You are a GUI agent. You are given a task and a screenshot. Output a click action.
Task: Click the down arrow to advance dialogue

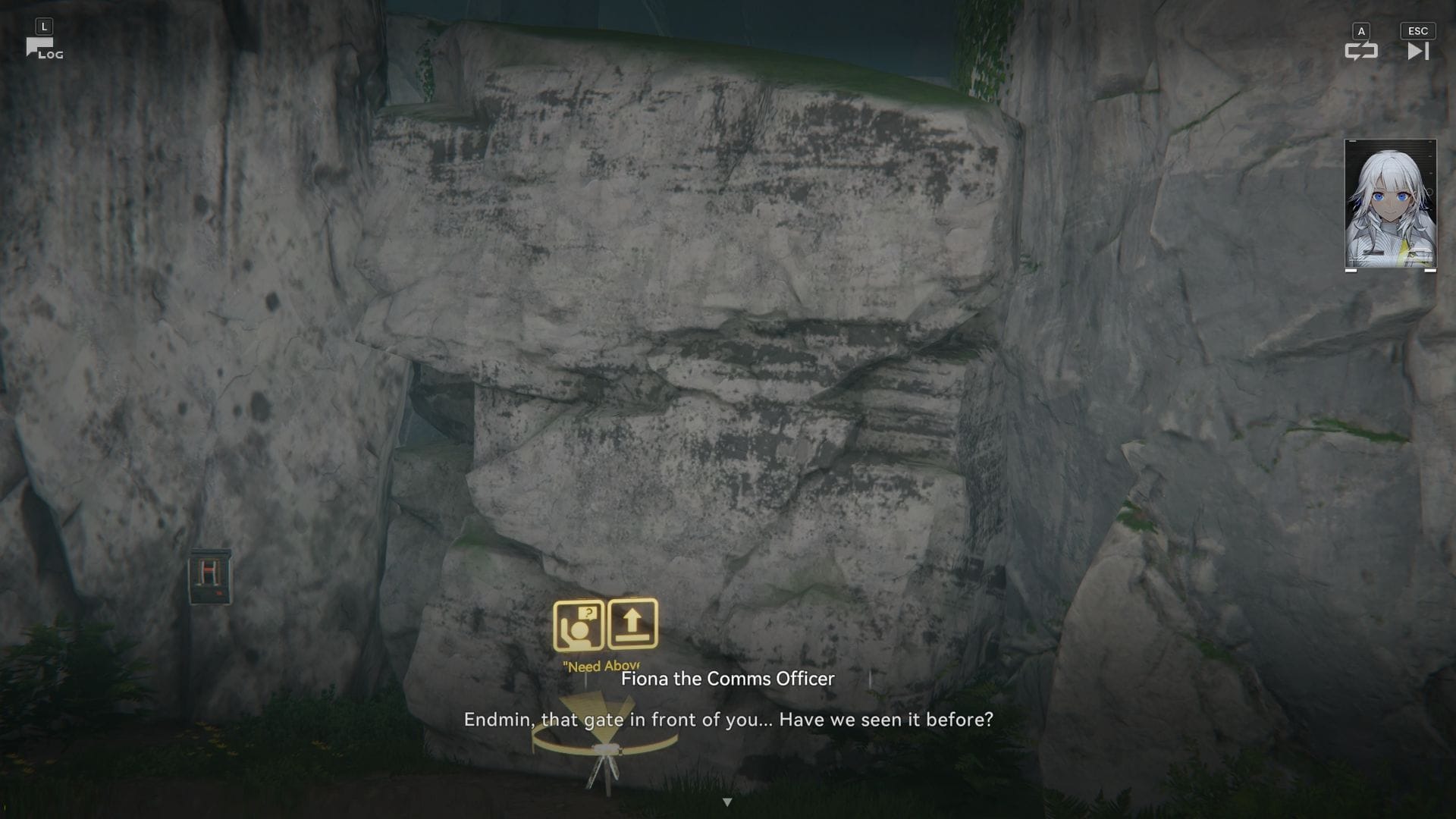point(728,800)
